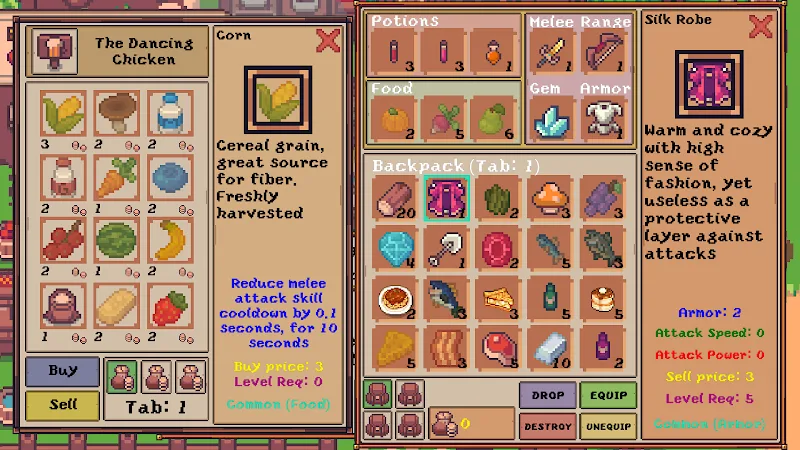Equip the selected Silk Robe
This screenshot has width=800, height=450.
(x=608, y=395)
